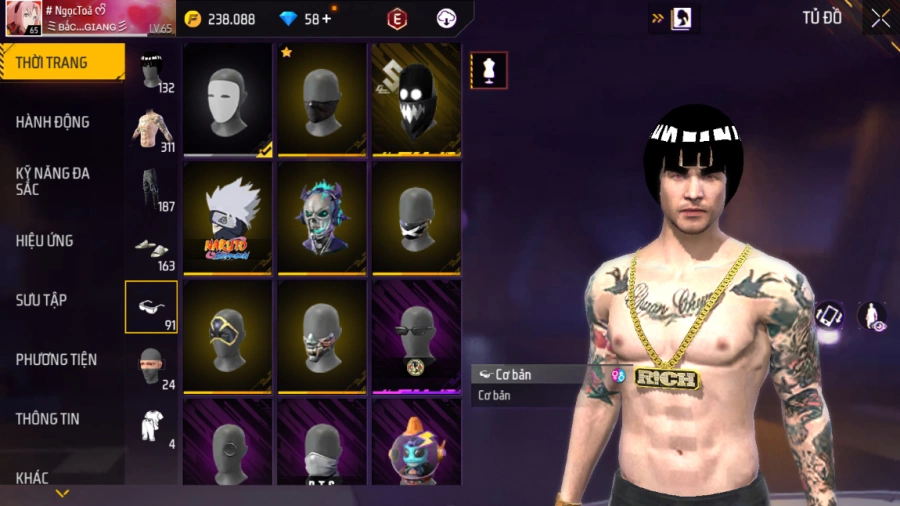Image resolution: width=900 pixels, height=506 pixels.
Task: Close the wardrobe with the X button
Action: [880, 18]
